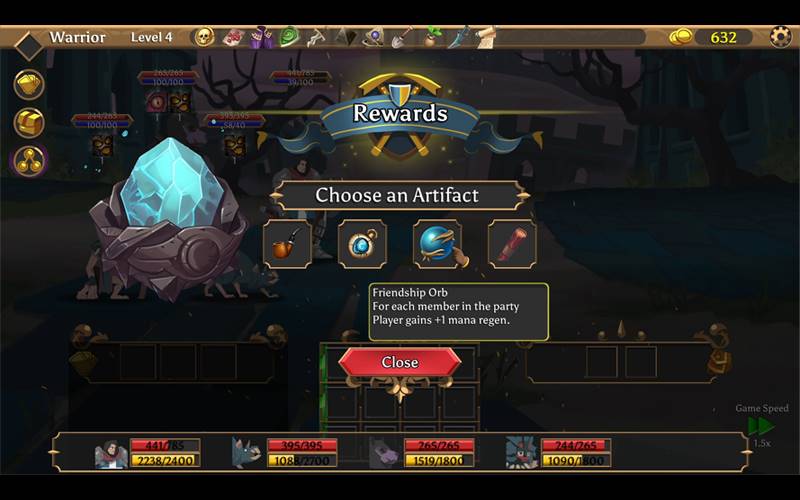Close the Rewards window
The height and width of the screenshot is (500, 800).
tap(400, 362)
